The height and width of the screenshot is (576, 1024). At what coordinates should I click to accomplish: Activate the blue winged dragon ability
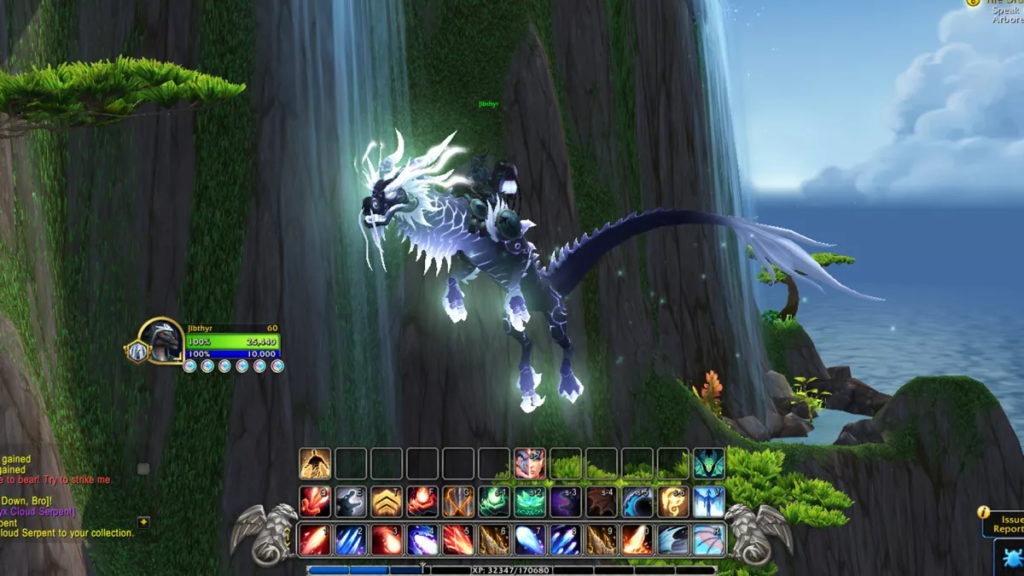(709, 501)
